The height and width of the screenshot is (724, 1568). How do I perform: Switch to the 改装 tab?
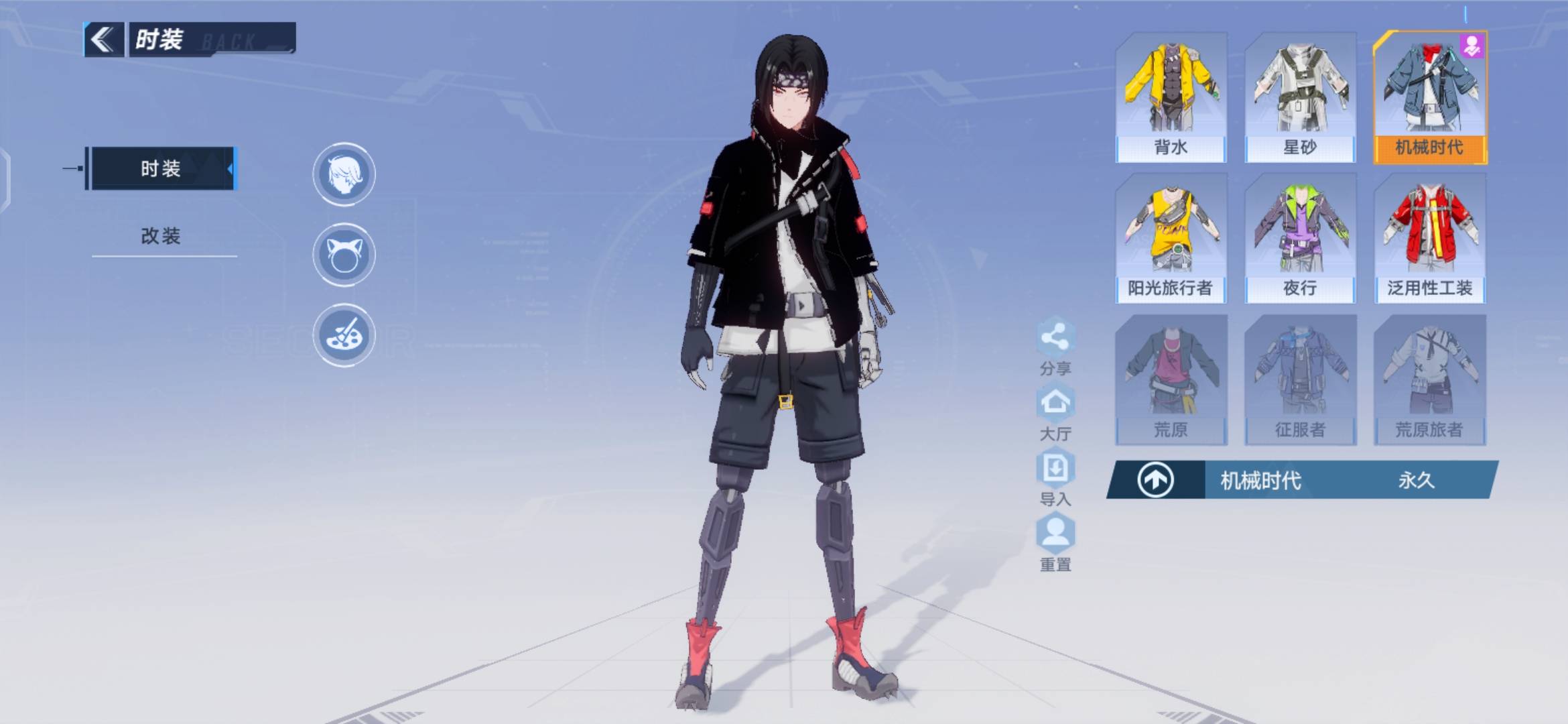click(161, 236)
